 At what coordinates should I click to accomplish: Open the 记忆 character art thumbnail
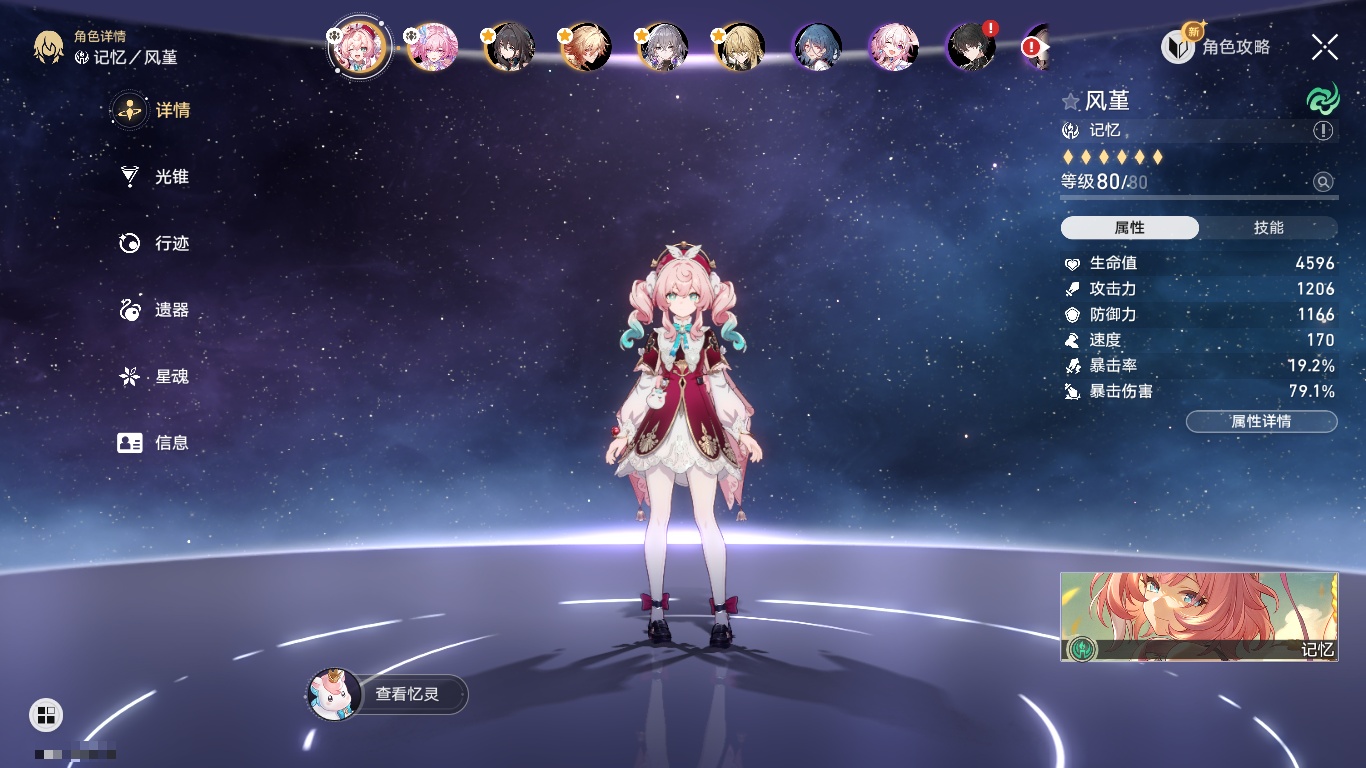pyautogui.click(x=1199, y=617)
